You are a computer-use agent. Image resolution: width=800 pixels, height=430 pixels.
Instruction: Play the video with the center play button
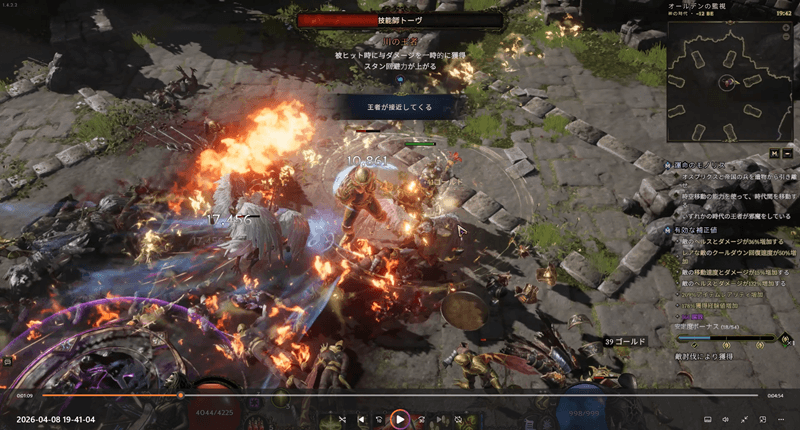(399, 419)
